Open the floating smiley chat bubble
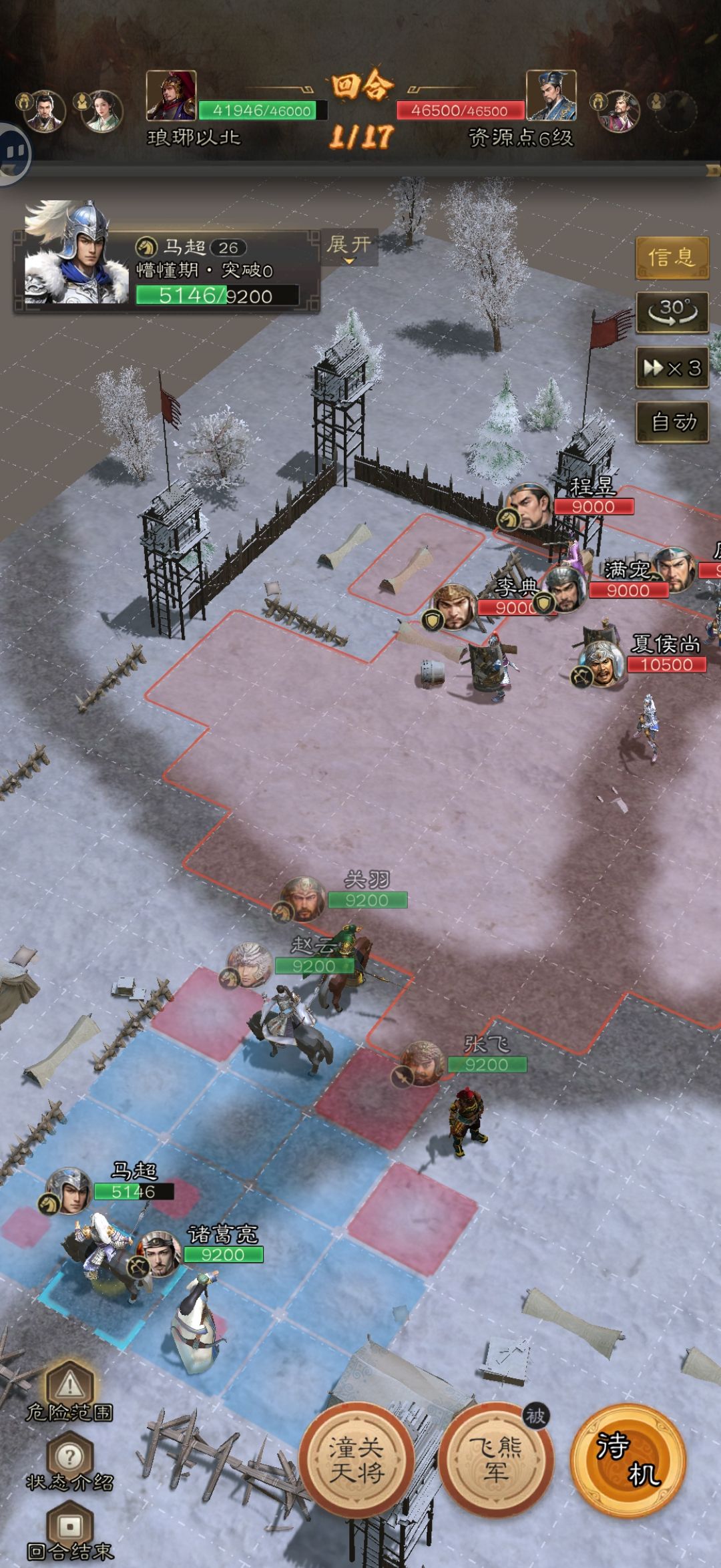 click(12, 154)
